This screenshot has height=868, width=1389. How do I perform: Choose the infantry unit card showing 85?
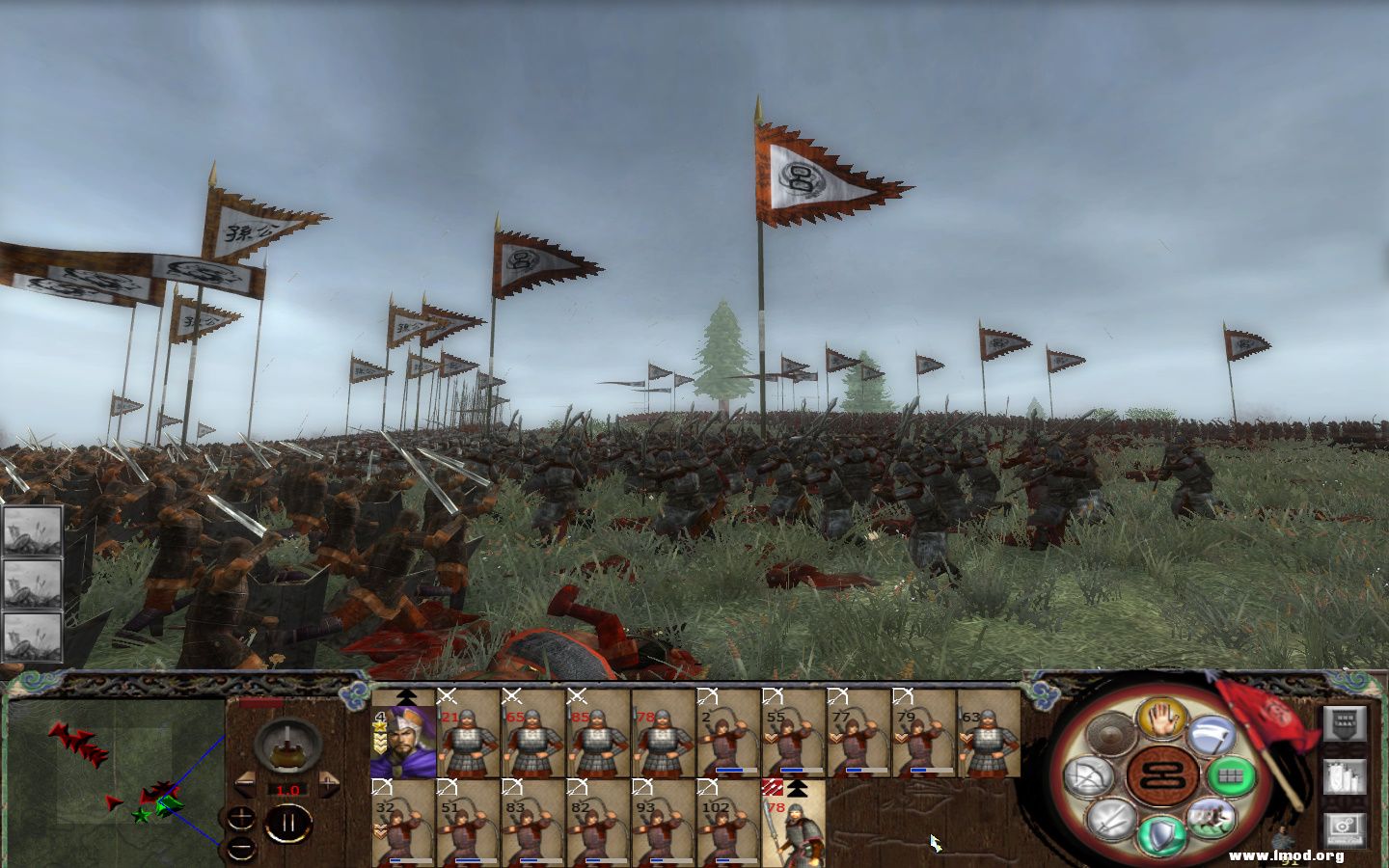pyautogui.click(x=597, y=733)
